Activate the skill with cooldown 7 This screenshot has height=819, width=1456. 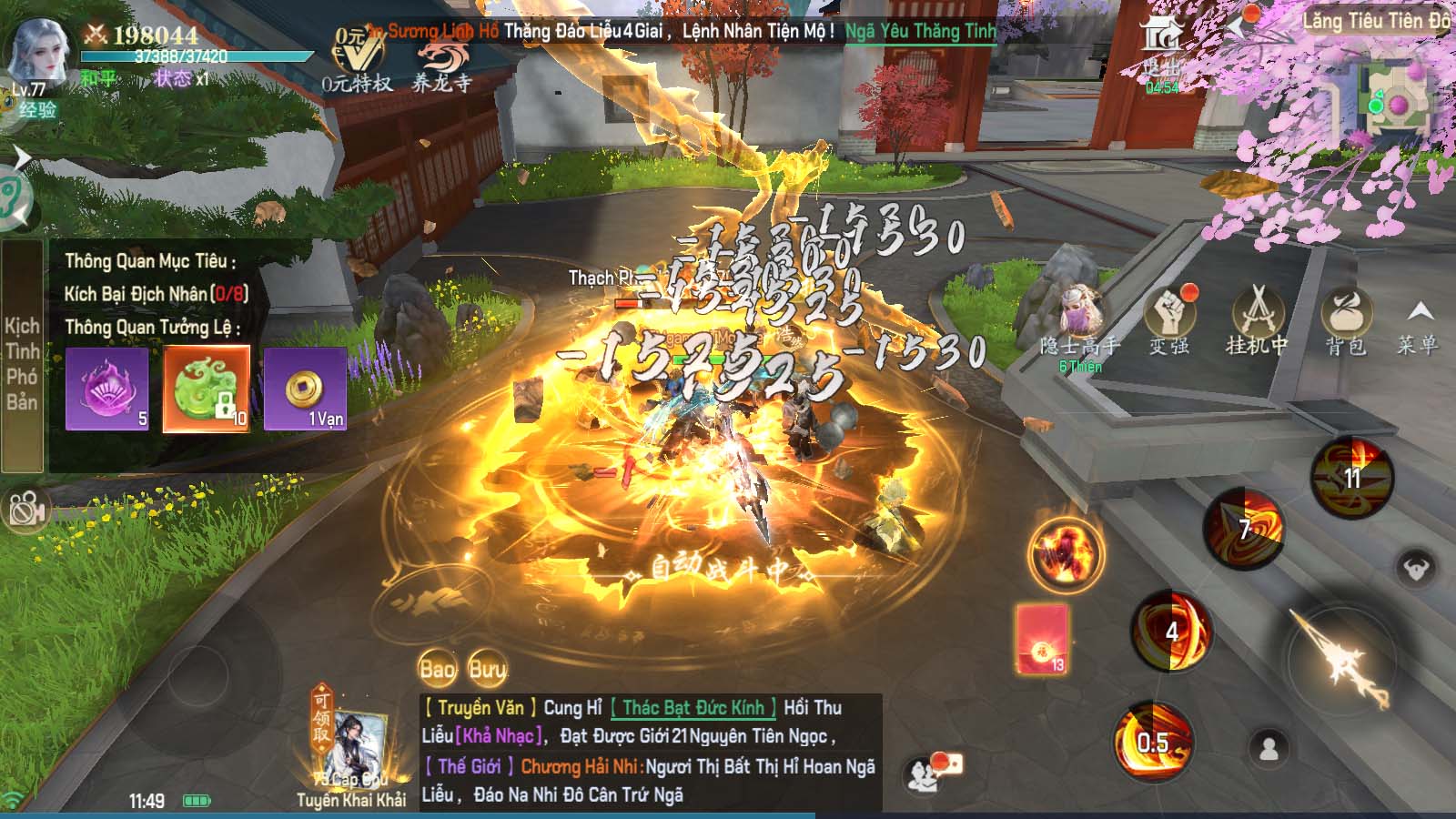click(x=1244, y=528)
